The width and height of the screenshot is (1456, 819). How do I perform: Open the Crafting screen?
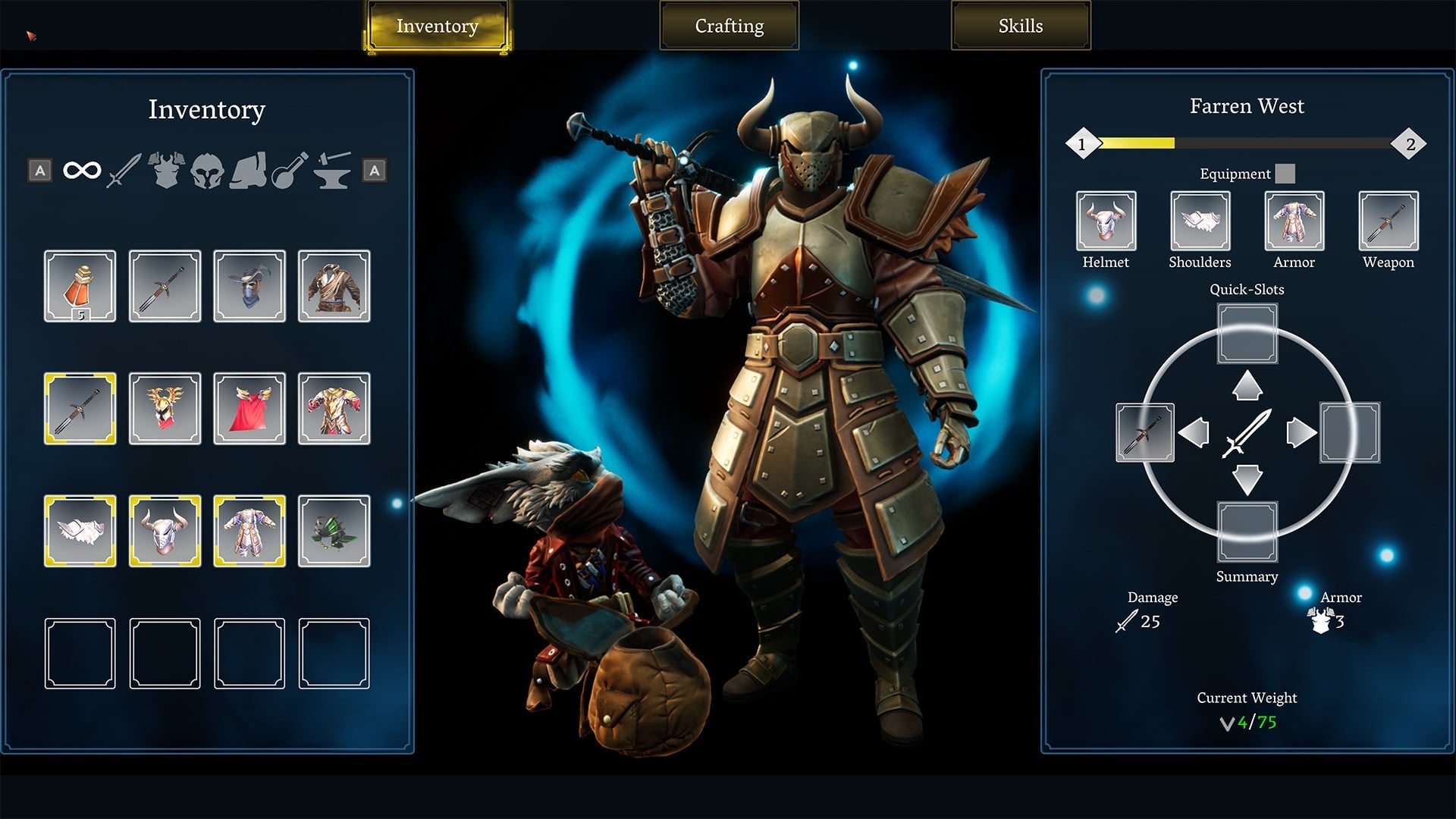click(x=728, y=26)
